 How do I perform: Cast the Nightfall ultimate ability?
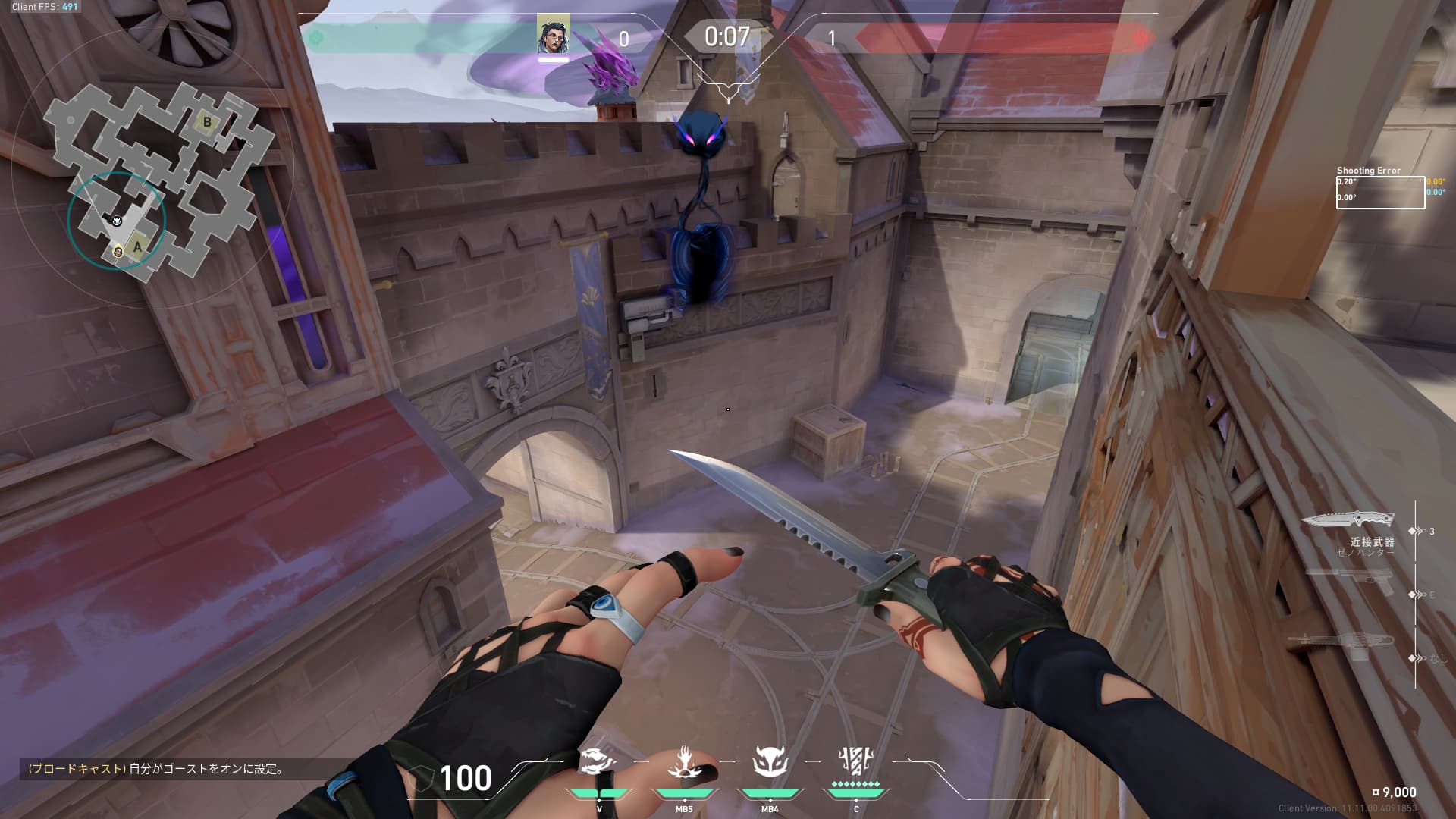[855, 763]
